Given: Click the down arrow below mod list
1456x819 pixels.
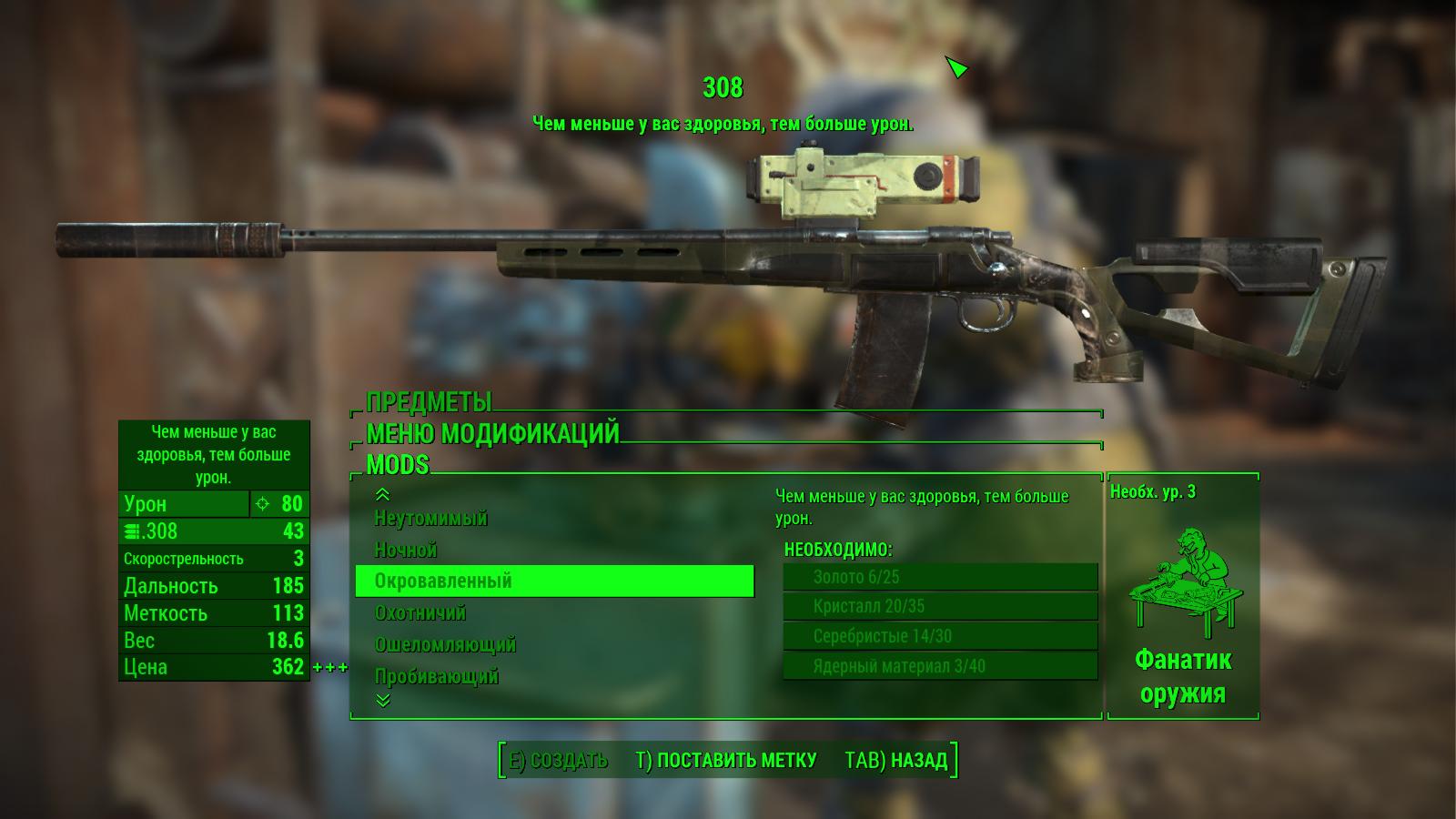Looking at the screenshot, I should 383,700.
